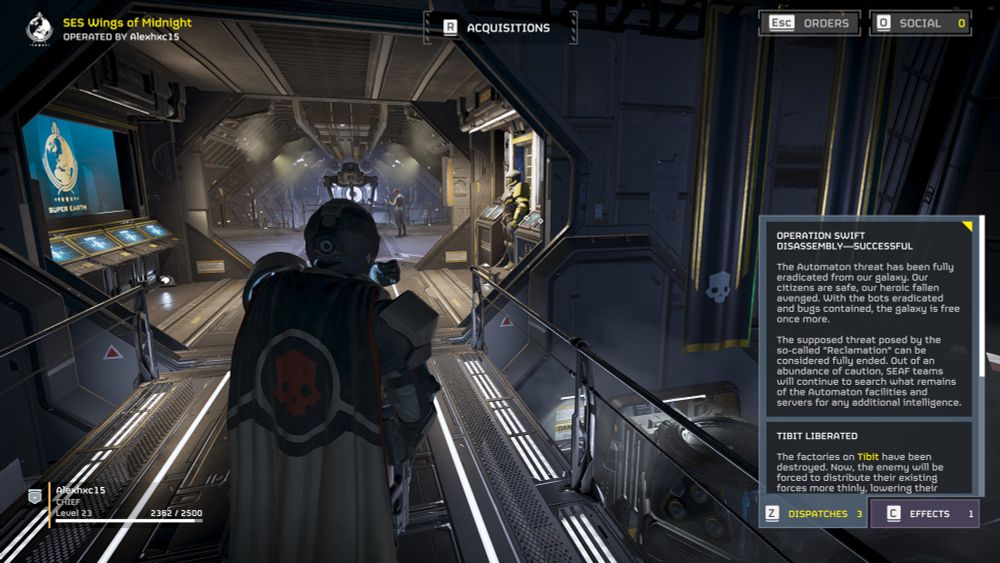Viewport: 1000px width, 563px height.
Task: Open the Acquisitions menu
Action: click(x=500, y=28)
